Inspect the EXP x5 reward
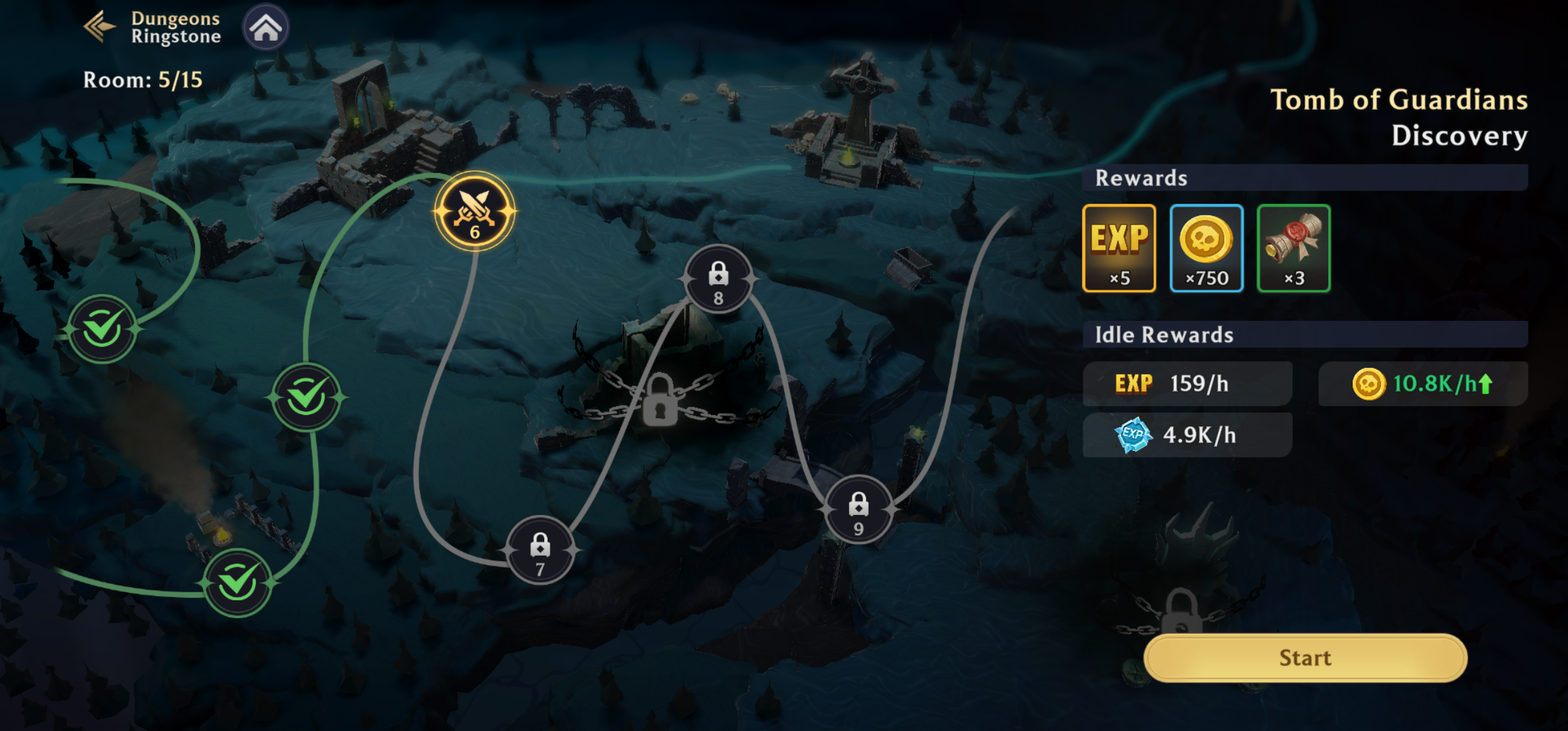This screenshot has height=731, width=1568. (x=1119, y=248)
